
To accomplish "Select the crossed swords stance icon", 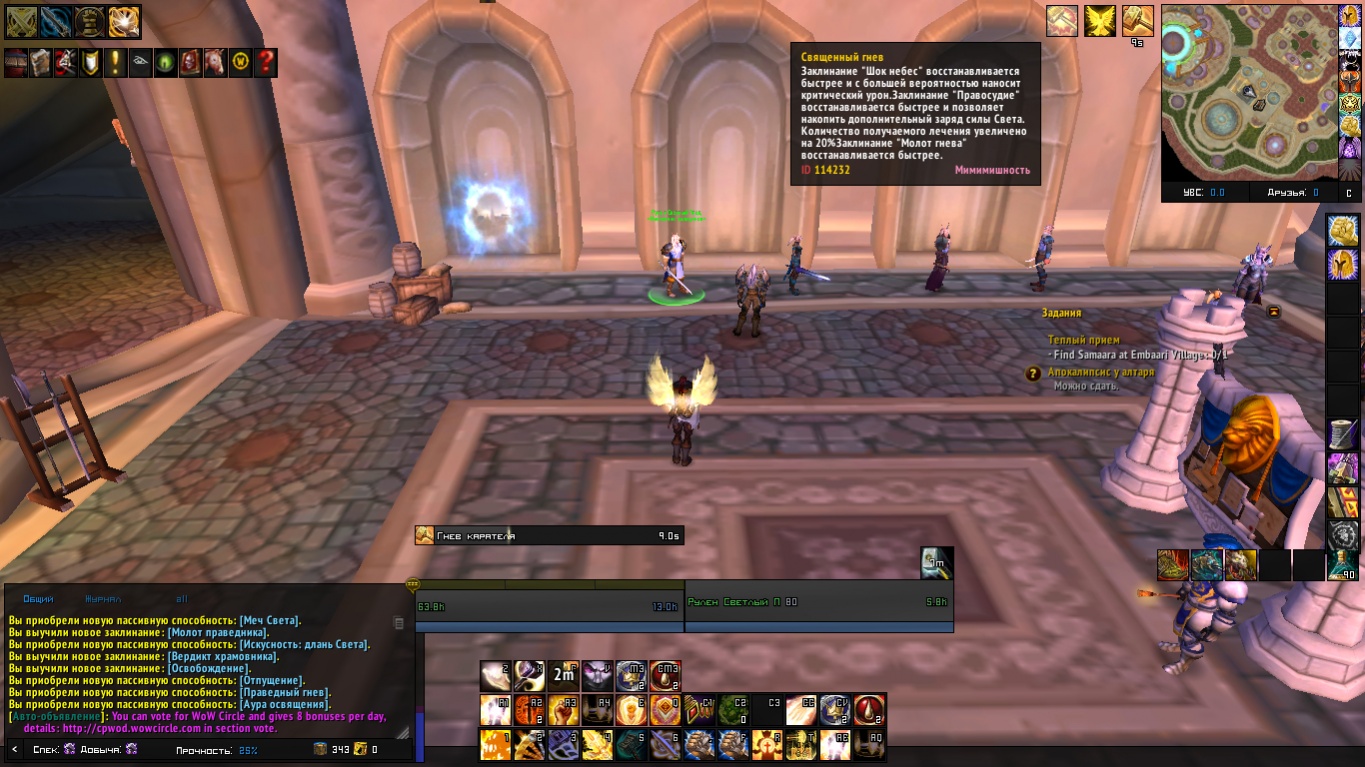I will click(x=21, y=21).
